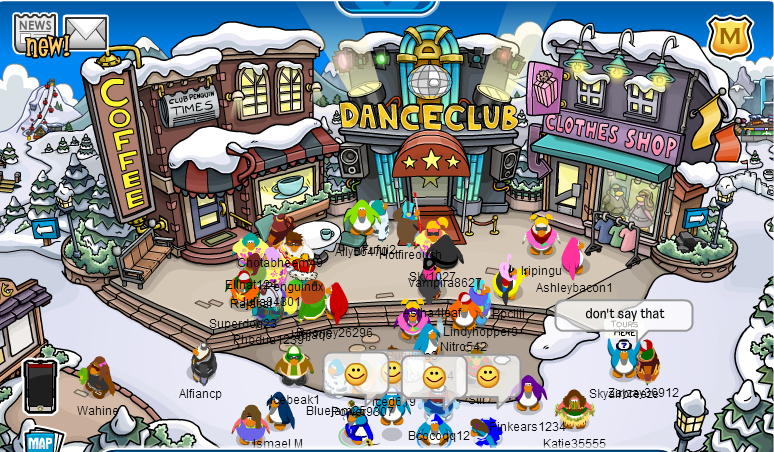Click the moderator M badge
Screen dimensions: 774x452
coord(730,37)
